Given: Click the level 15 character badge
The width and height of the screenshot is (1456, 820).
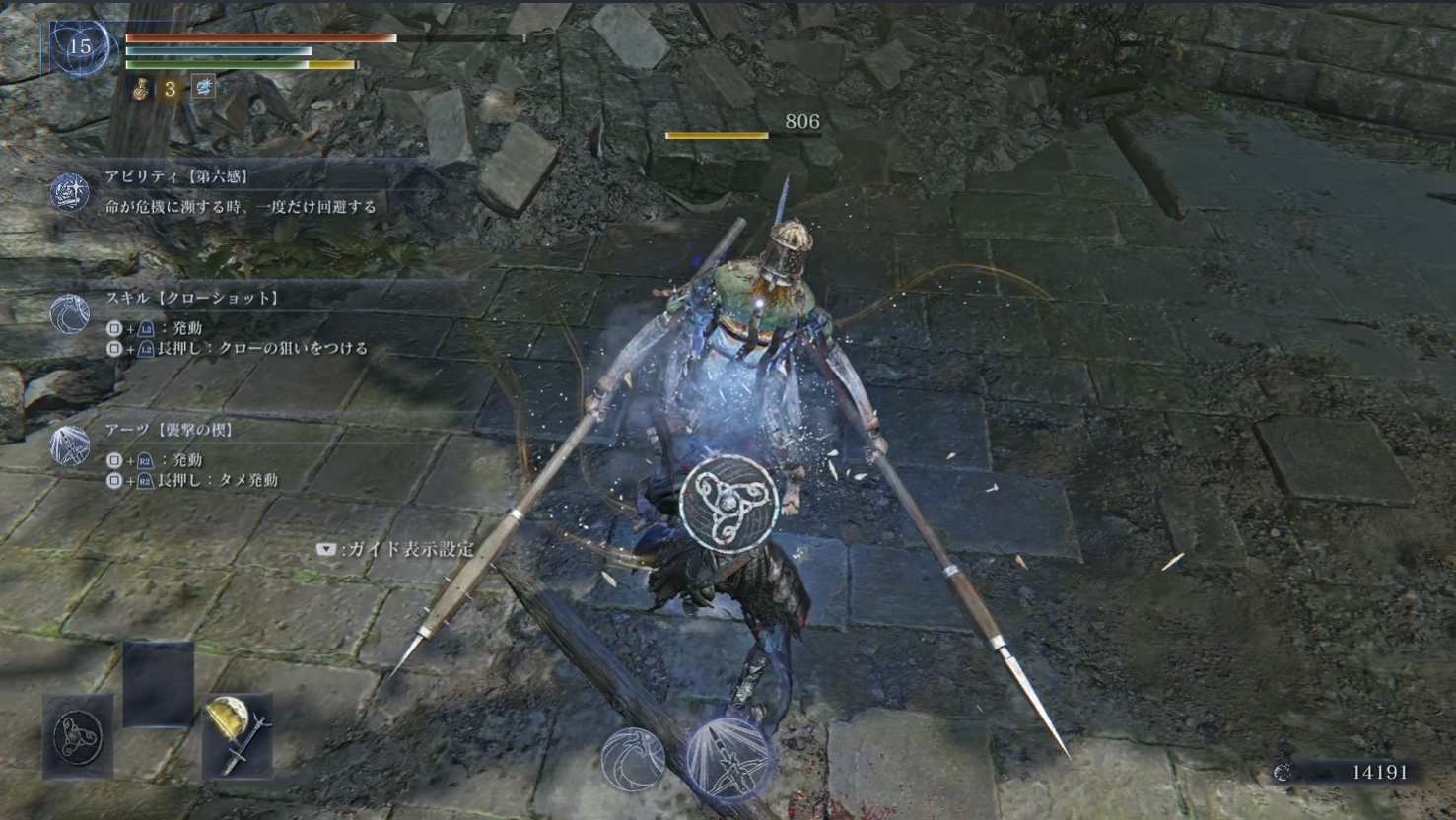Looking at the screenshot, I should [x=79, y=46].
